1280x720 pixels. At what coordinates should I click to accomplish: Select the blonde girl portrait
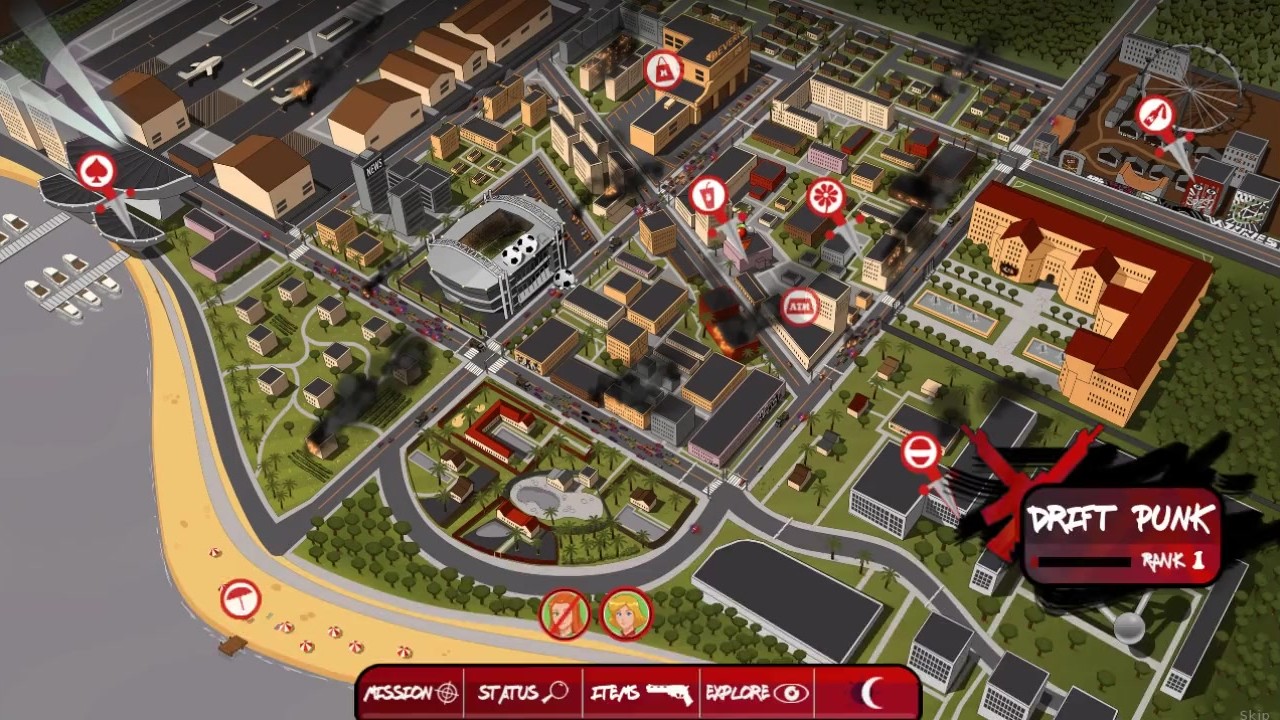point(626,613)
